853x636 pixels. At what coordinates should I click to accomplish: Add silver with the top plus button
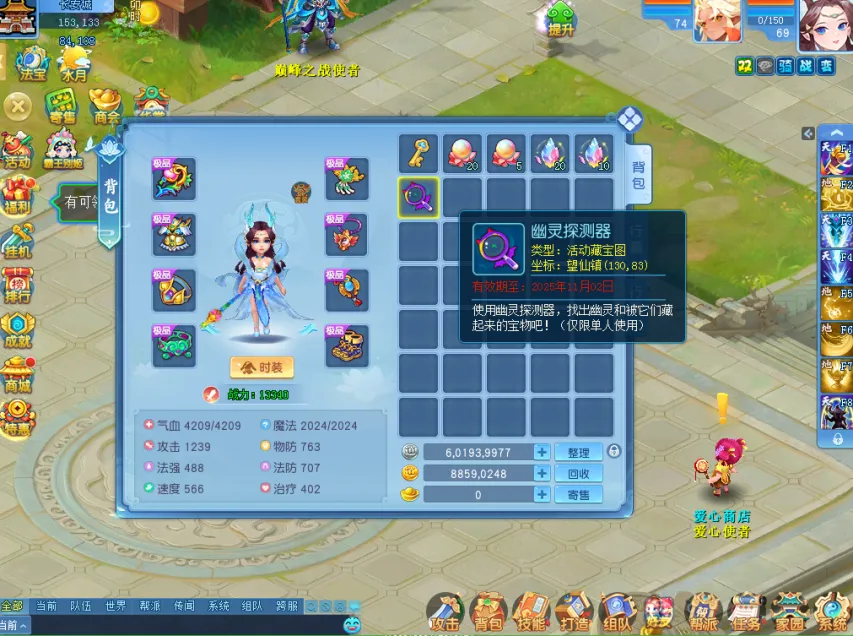(x=541, y=452)
